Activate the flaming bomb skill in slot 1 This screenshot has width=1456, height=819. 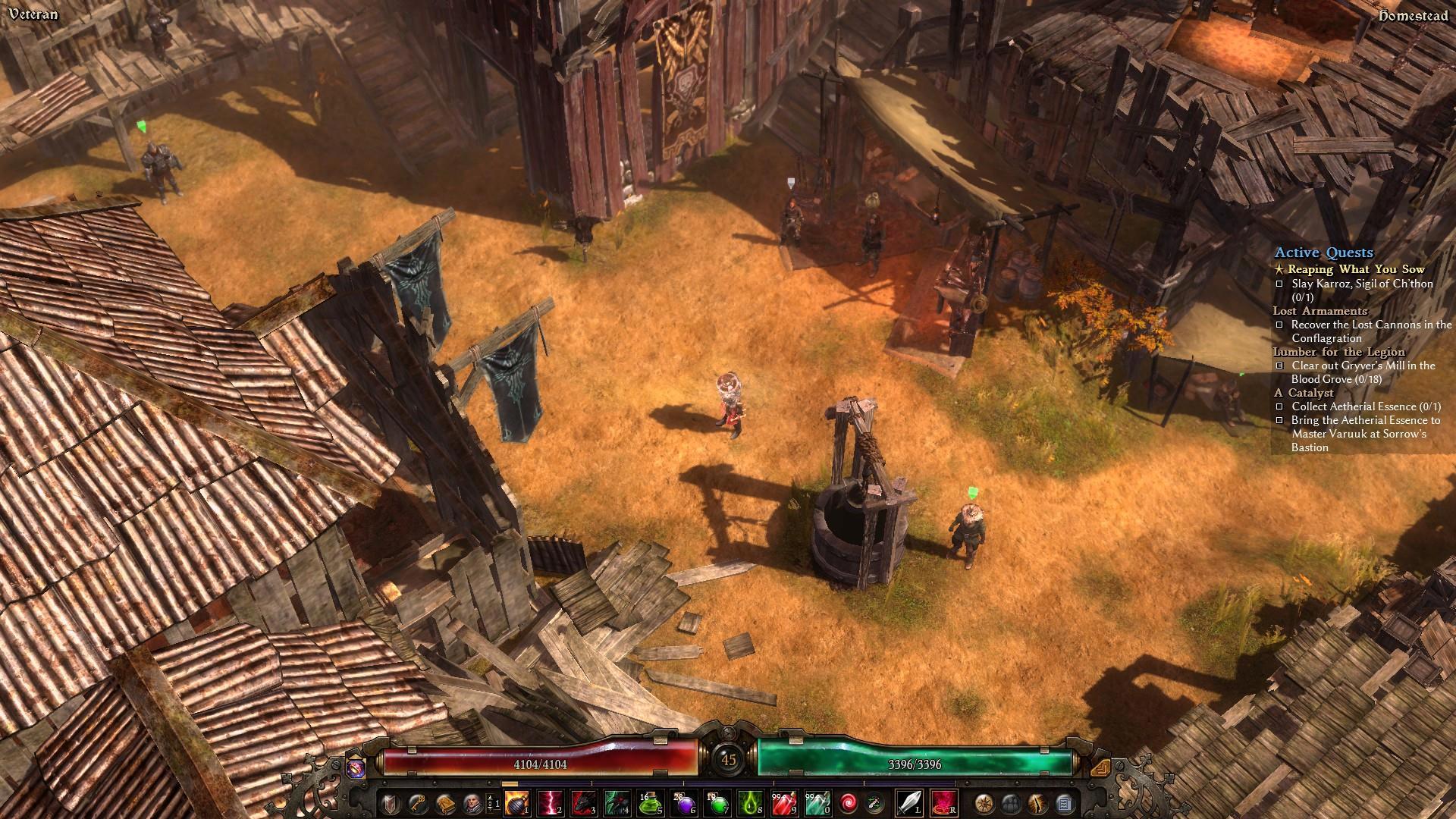point(517,802)
